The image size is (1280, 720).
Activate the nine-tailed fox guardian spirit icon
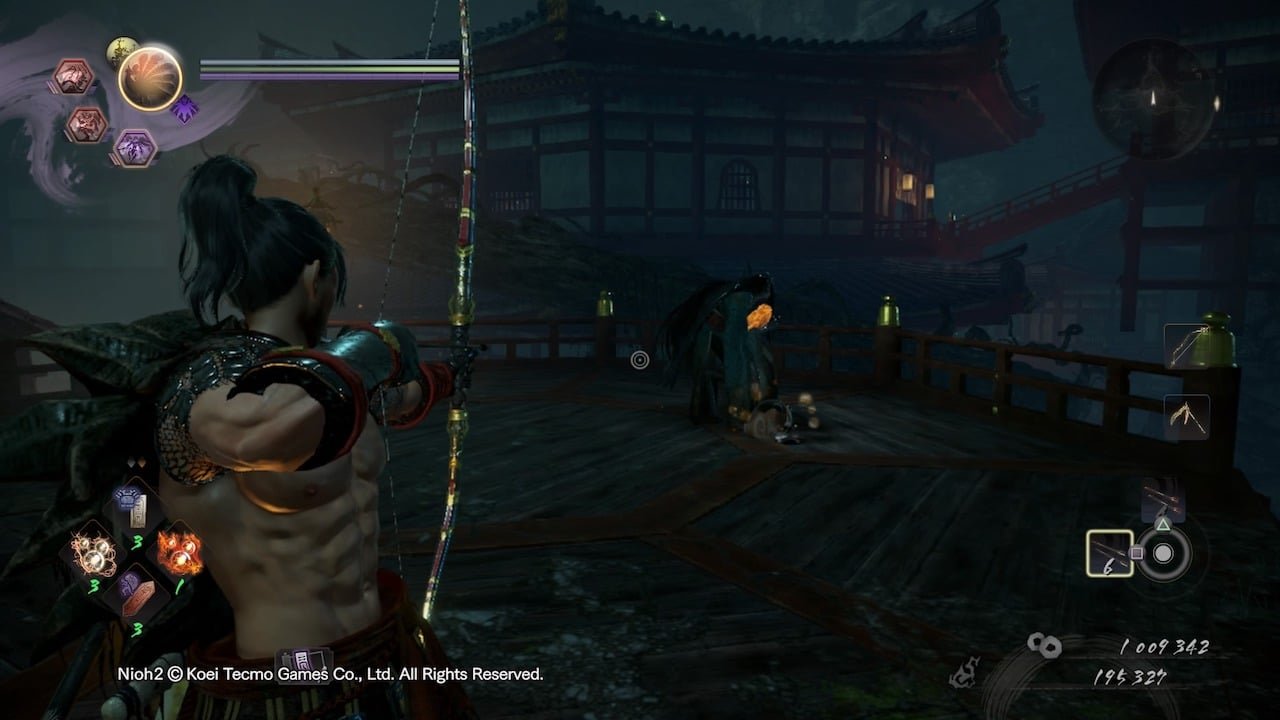point(150,79)
